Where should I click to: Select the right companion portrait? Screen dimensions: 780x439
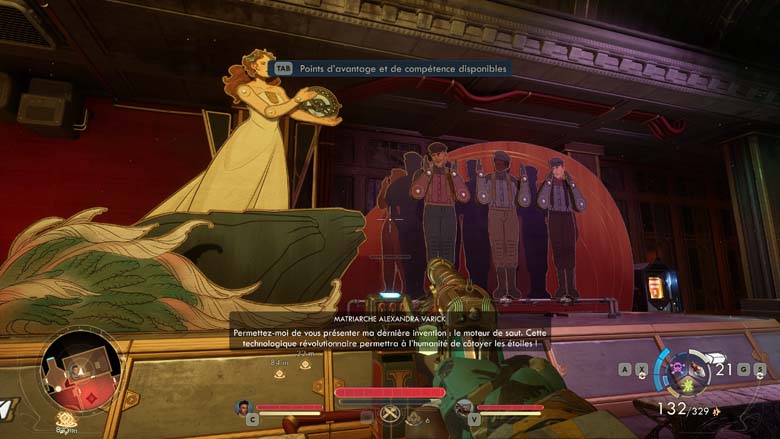pos(464,407)
